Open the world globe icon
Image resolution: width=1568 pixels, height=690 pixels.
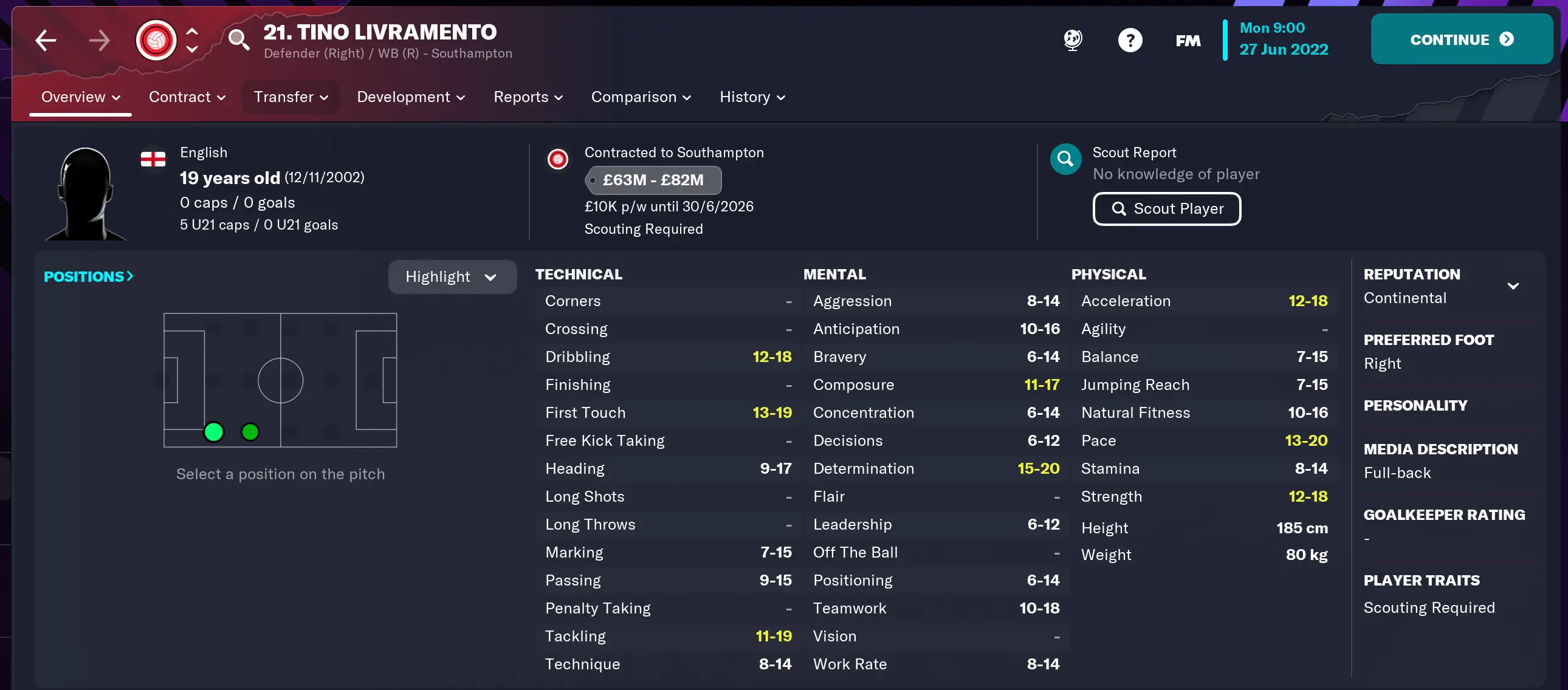click(1072, 39)
